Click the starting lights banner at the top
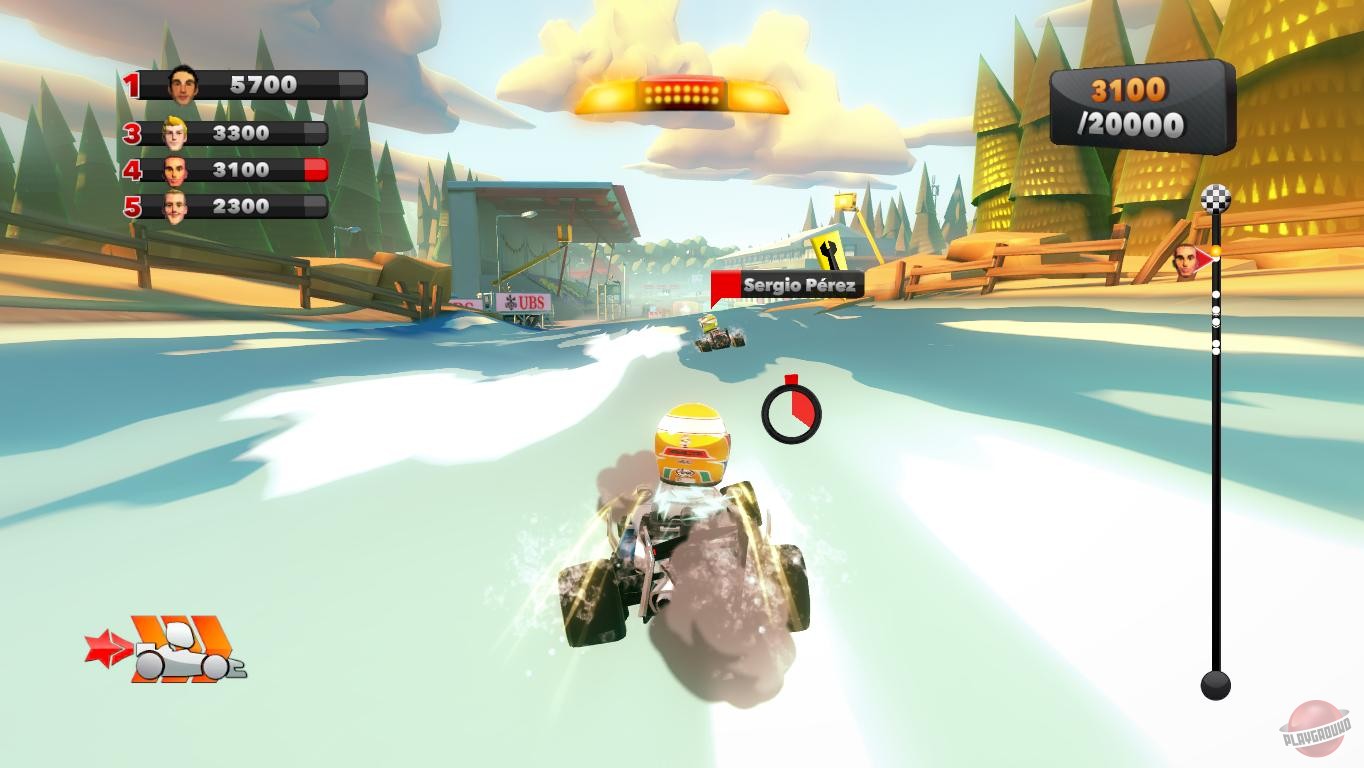Screen dimensions: 1364x768 681,92
